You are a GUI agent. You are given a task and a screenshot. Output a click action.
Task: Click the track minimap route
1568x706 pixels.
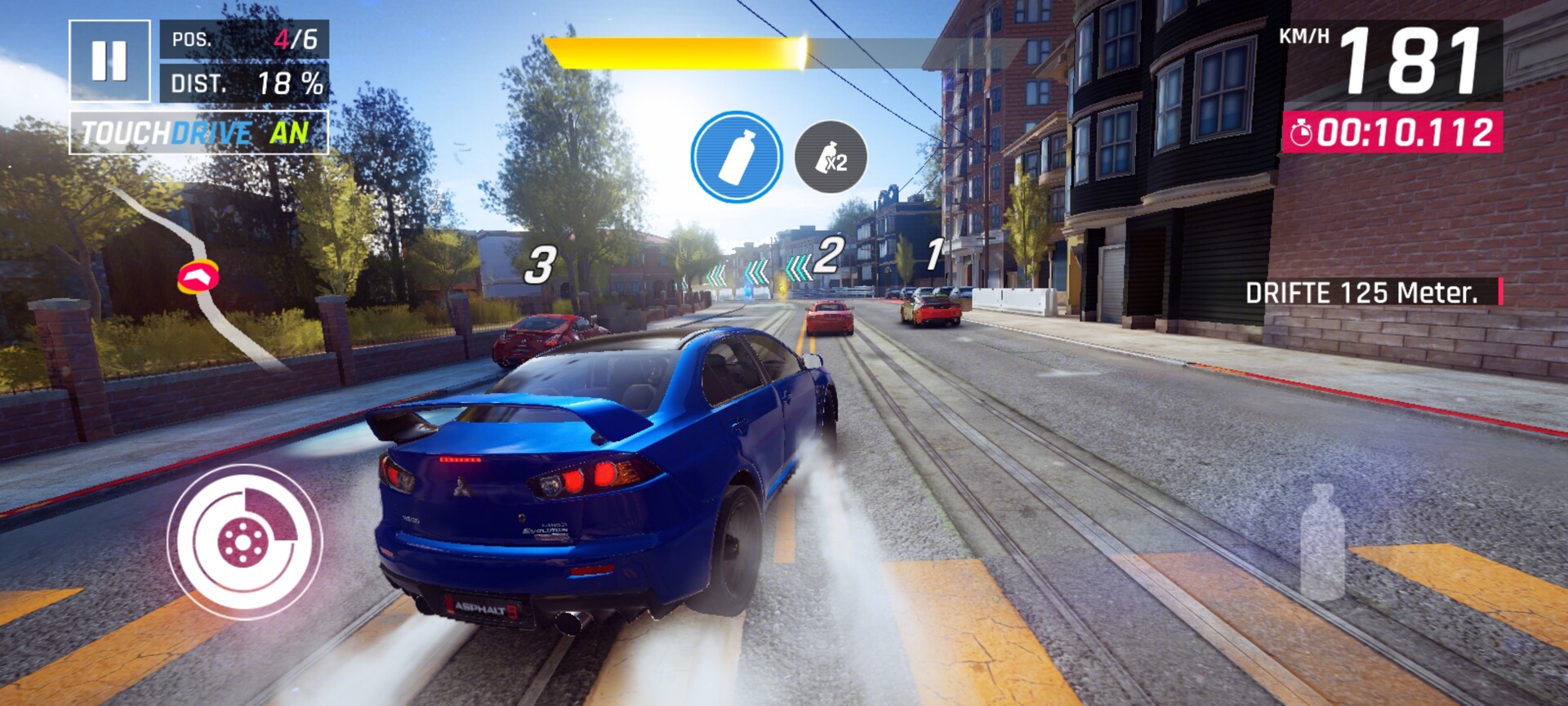coord(198,276)
